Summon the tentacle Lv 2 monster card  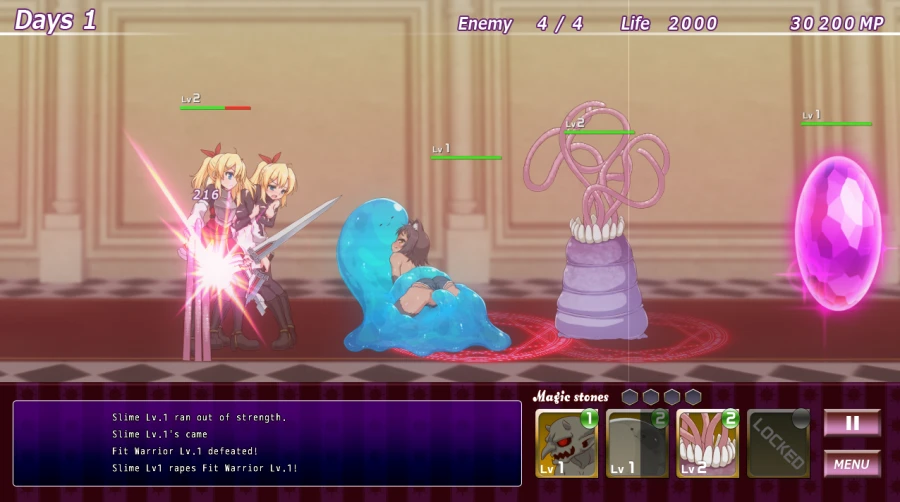(707, 443)
